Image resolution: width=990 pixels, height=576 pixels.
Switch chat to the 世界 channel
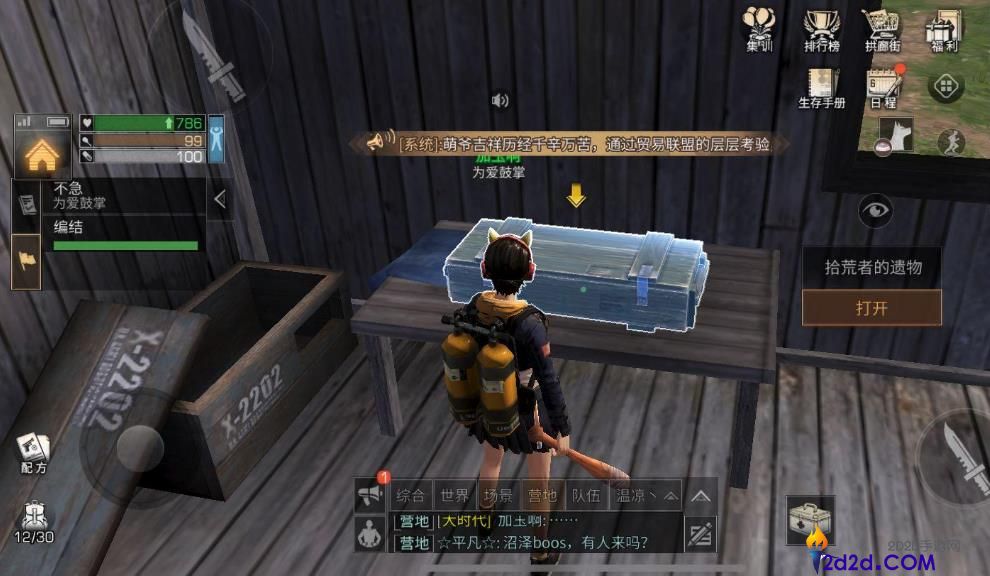point(454,495)
